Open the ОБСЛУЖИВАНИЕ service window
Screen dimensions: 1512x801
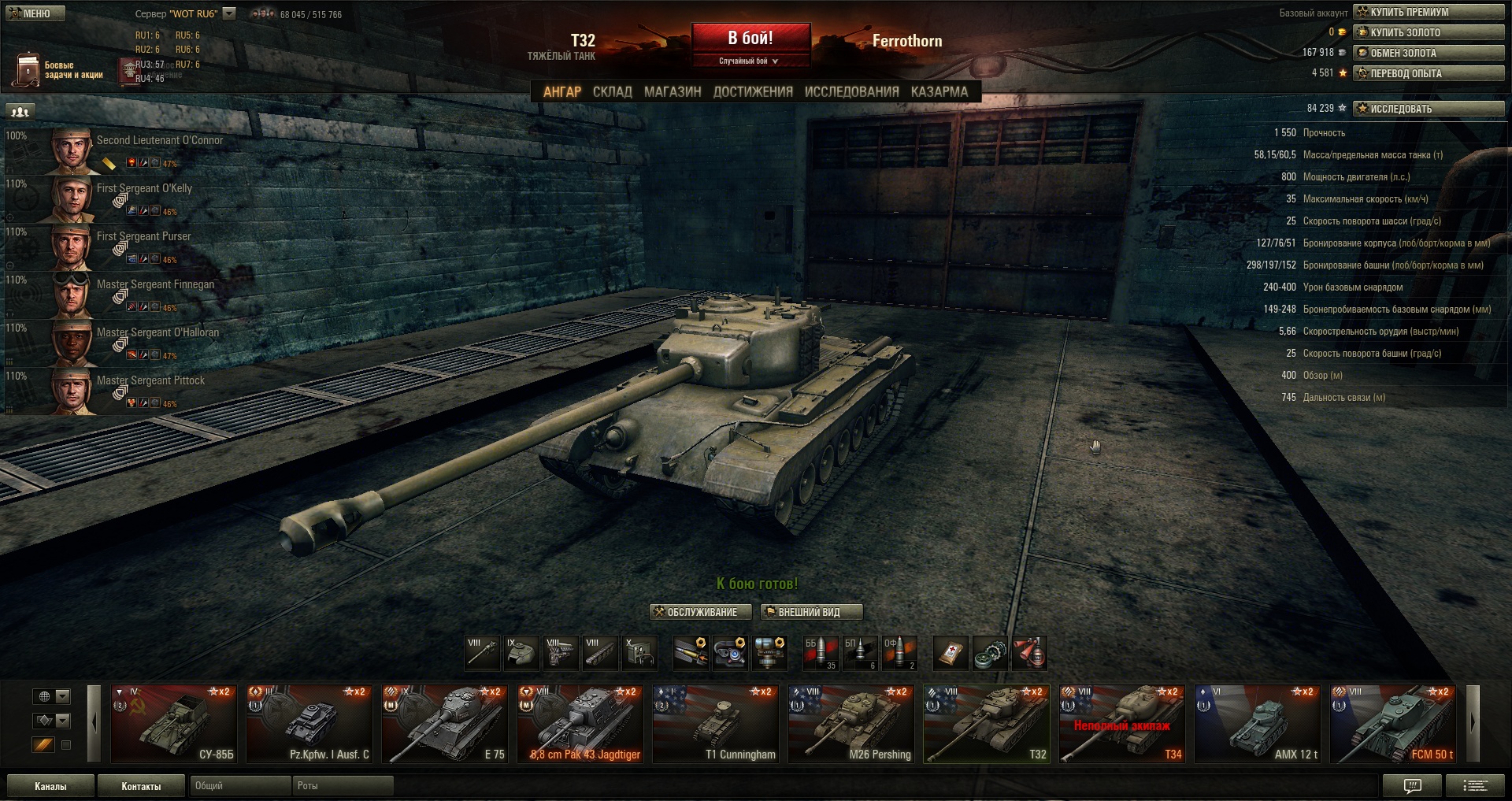click(695, 612)
